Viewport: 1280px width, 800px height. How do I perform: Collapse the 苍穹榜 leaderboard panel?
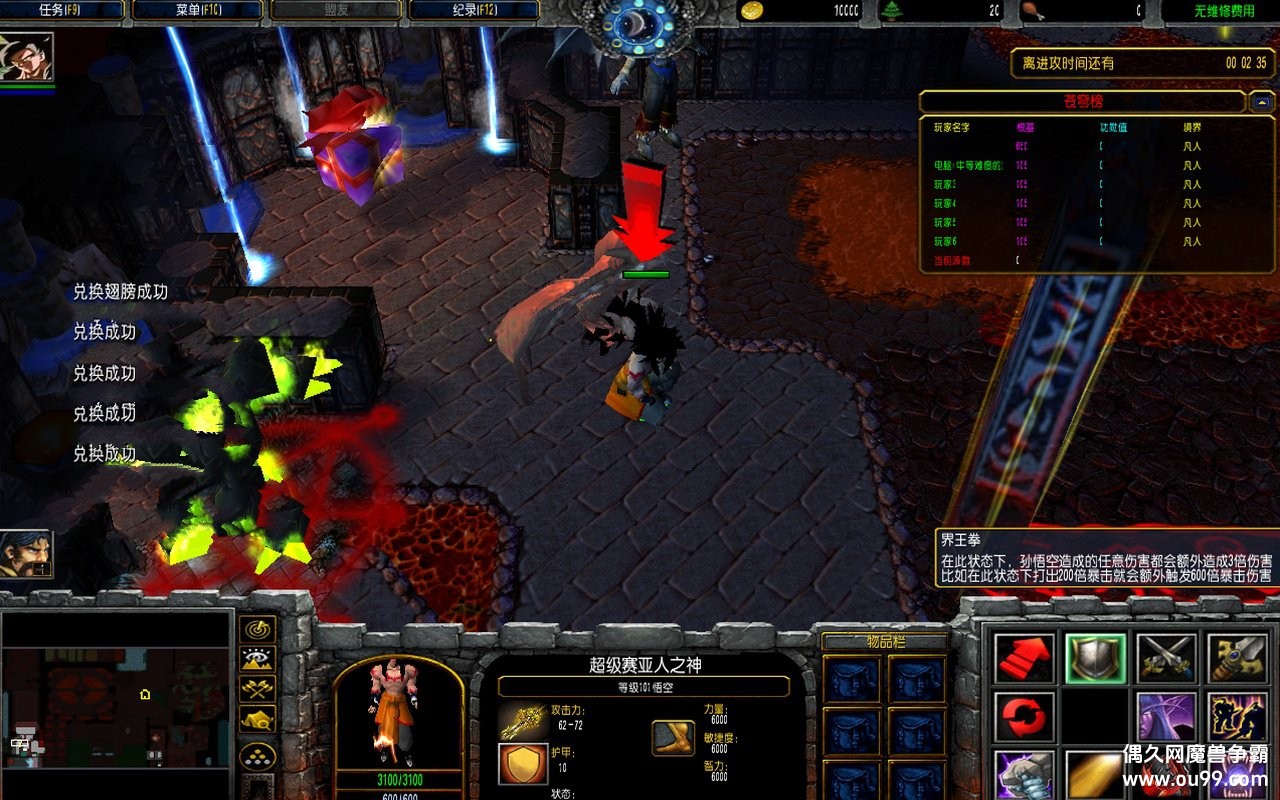click(1261, 101)
